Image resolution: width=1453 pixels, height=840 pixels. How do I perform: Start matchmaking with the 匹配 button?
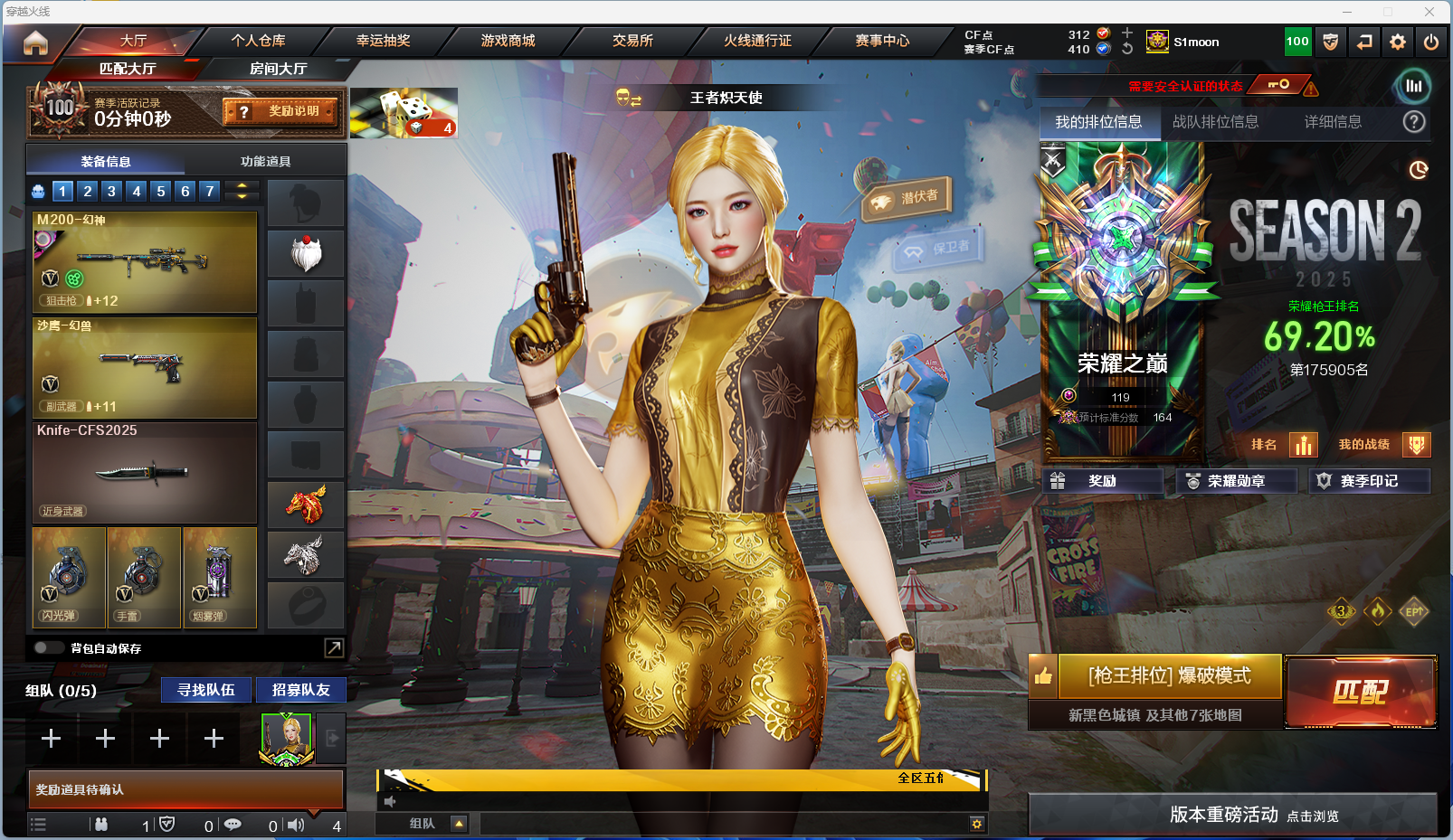[1360, 692]
